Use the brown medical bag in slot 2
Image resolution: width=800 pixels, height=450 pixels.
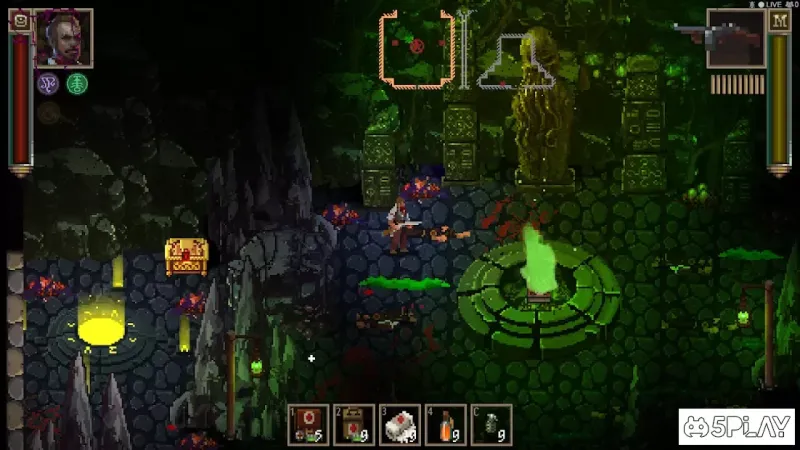(354, 424)
